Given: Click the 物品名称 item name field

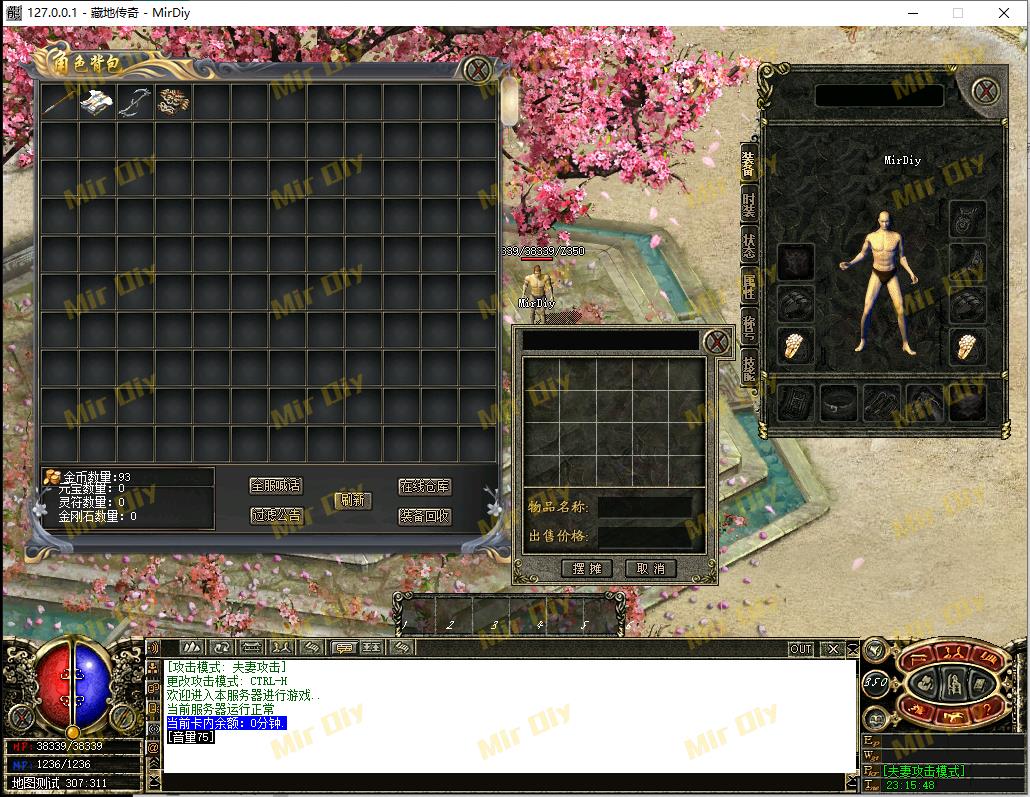Looking at the screenshot, I should click(644, 507).
